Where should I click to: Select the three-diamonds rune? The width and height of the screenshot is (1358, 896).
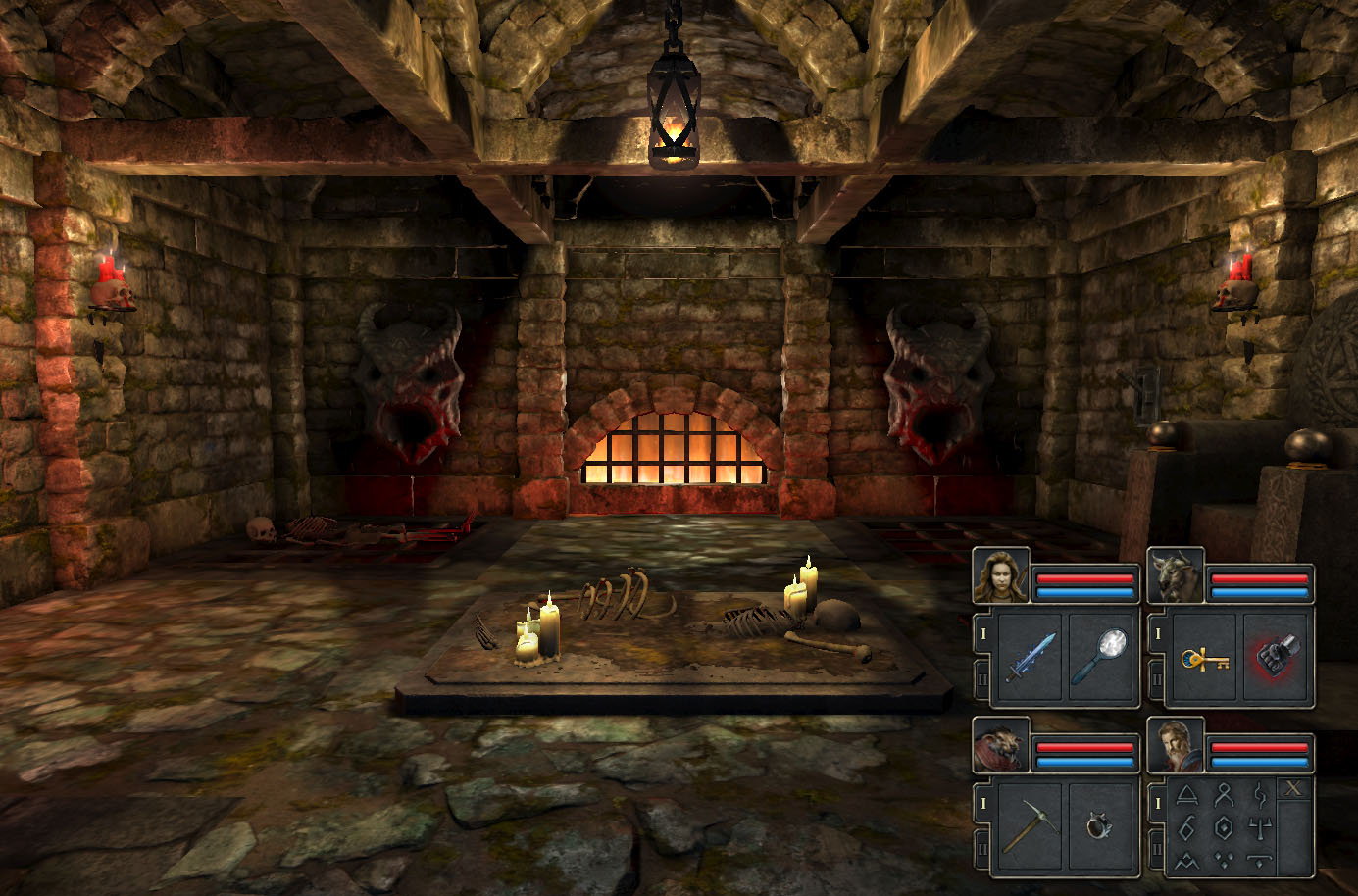click(1224, 861)
